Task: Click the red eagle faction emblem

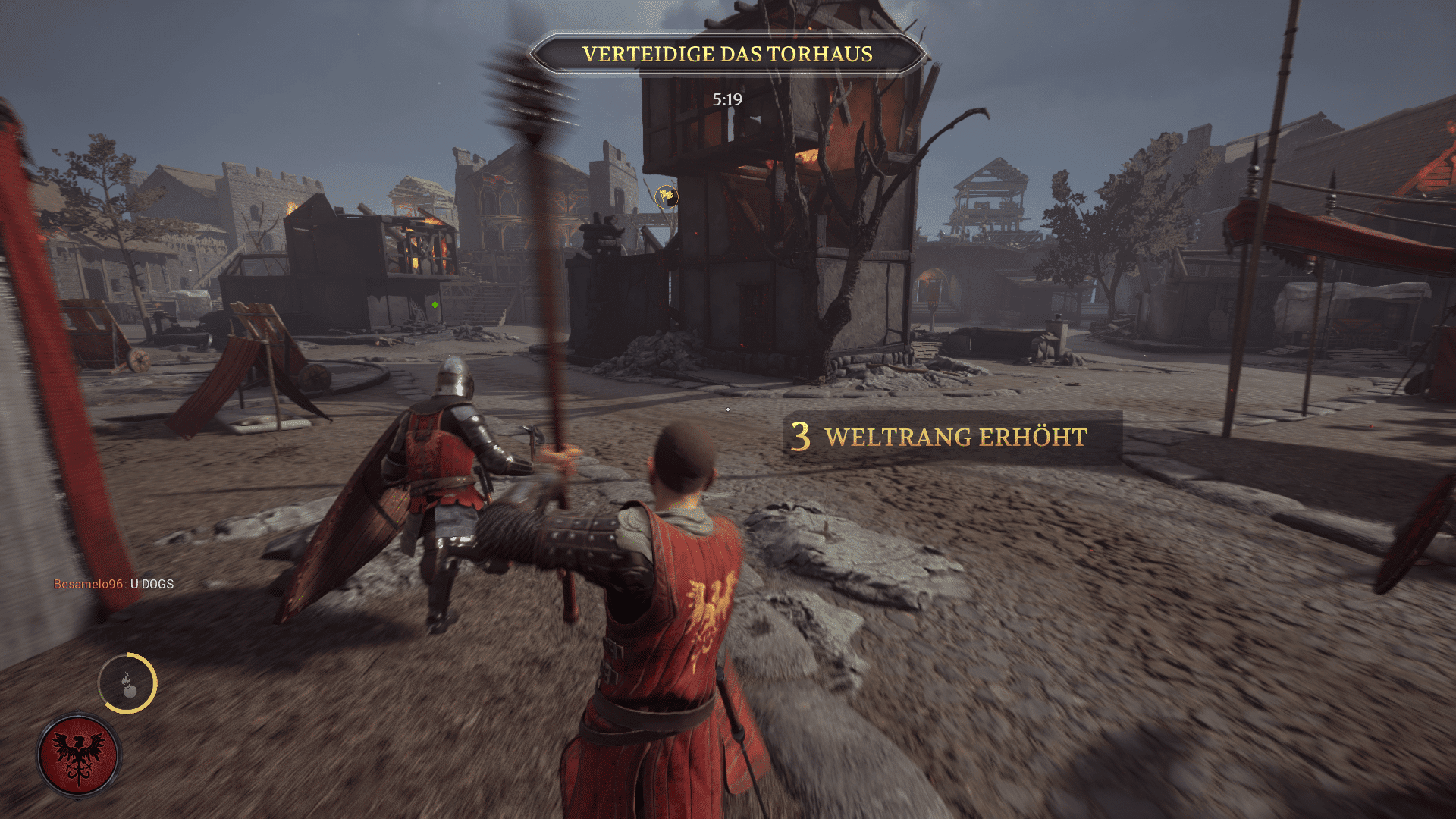Action: (78, 755)
